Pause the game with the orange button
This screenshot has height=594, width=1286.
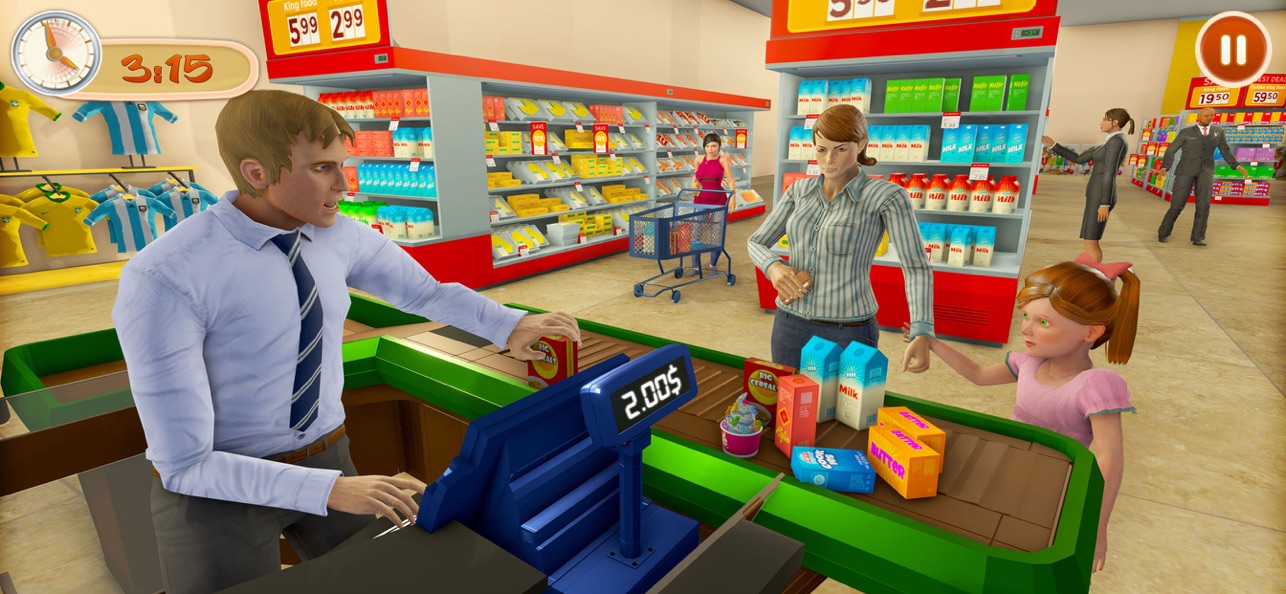point(1233,49)
